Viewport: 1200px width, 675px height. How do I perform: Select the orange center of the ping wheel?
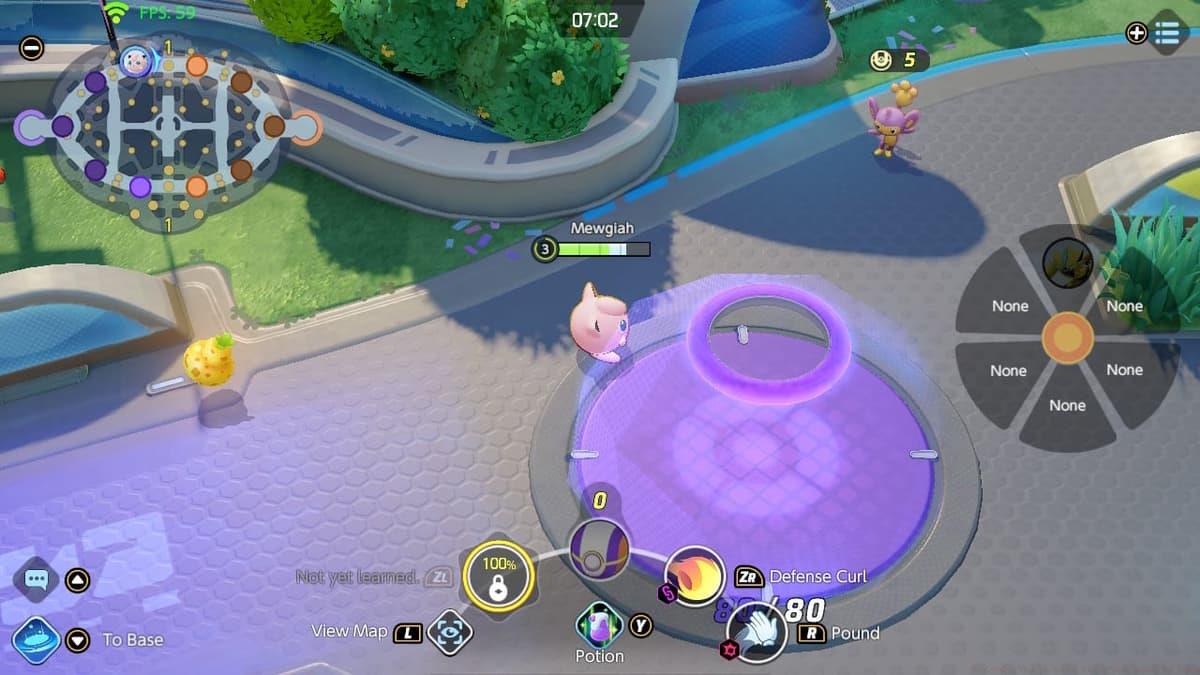click(x=1067, y=337)
